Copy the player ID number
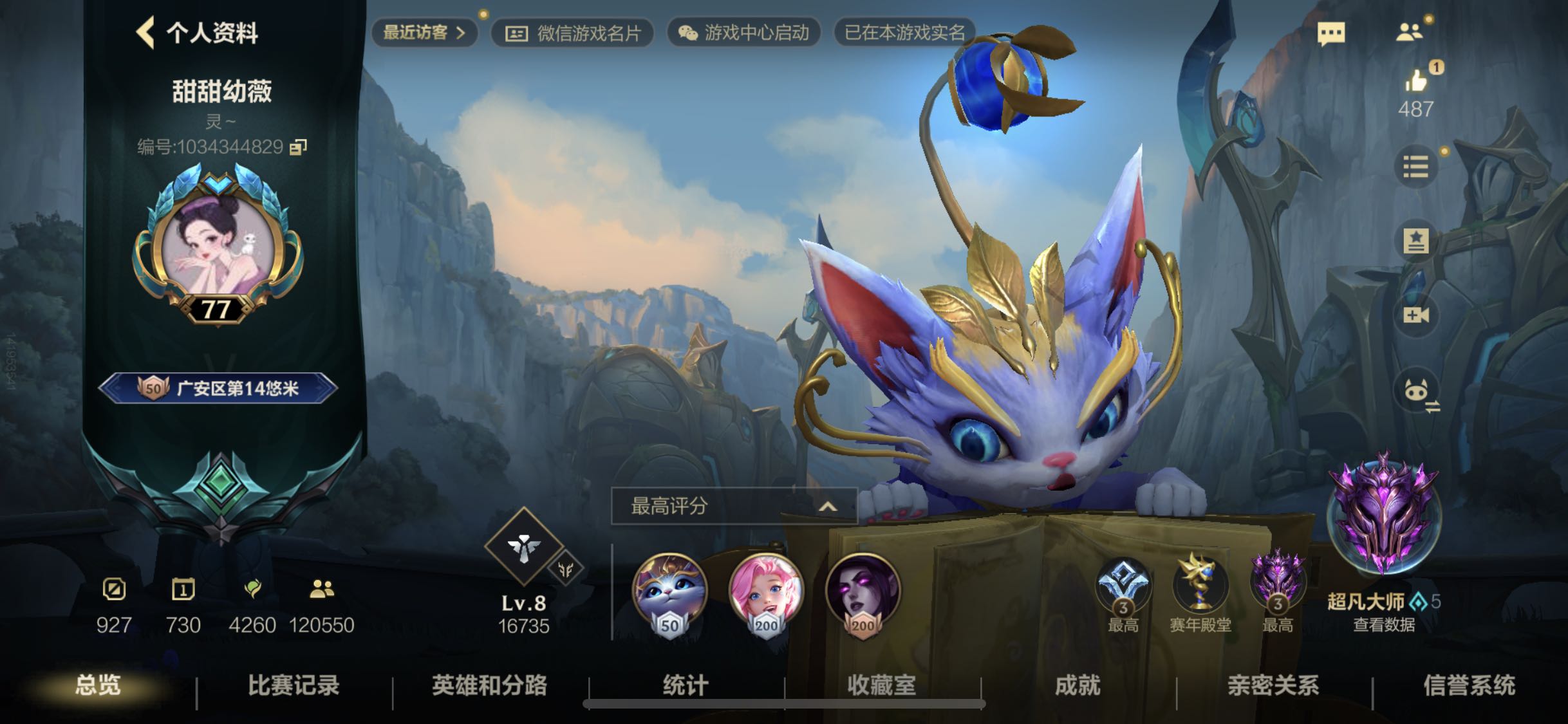Viewport: 1568px width, 724px height. [298, 147]
